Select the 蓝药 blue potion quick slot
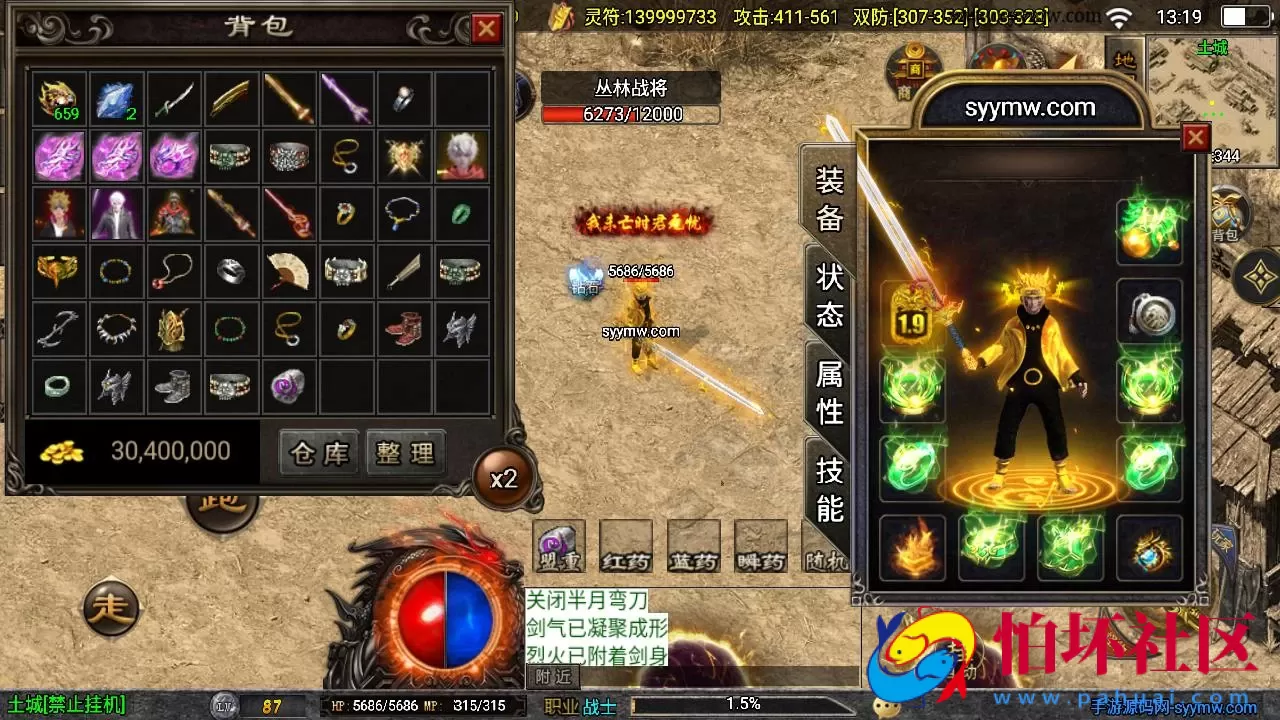The width and height of the screenshot is (1280, 720). point(693,545)
